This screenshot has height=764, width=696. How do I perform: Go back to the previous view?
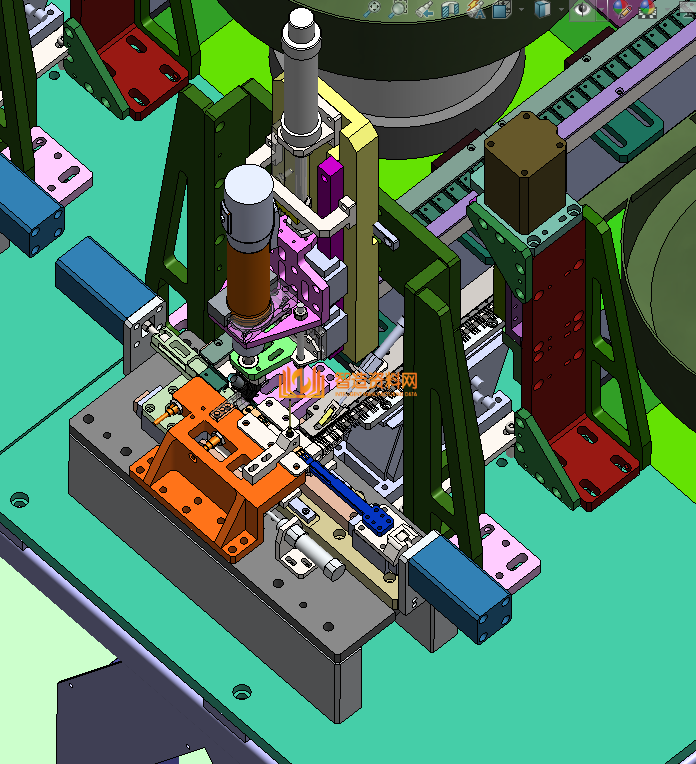pos(424,10)
